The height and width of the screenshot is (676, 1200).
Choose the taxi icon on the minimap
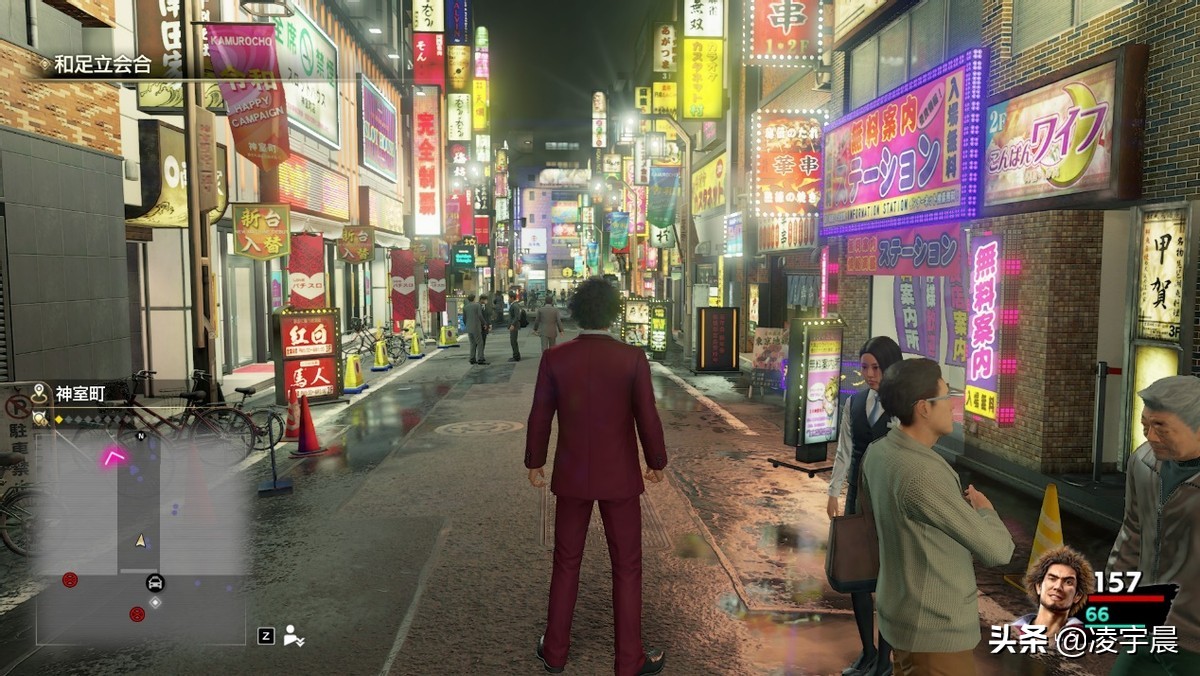pos(155,583)
